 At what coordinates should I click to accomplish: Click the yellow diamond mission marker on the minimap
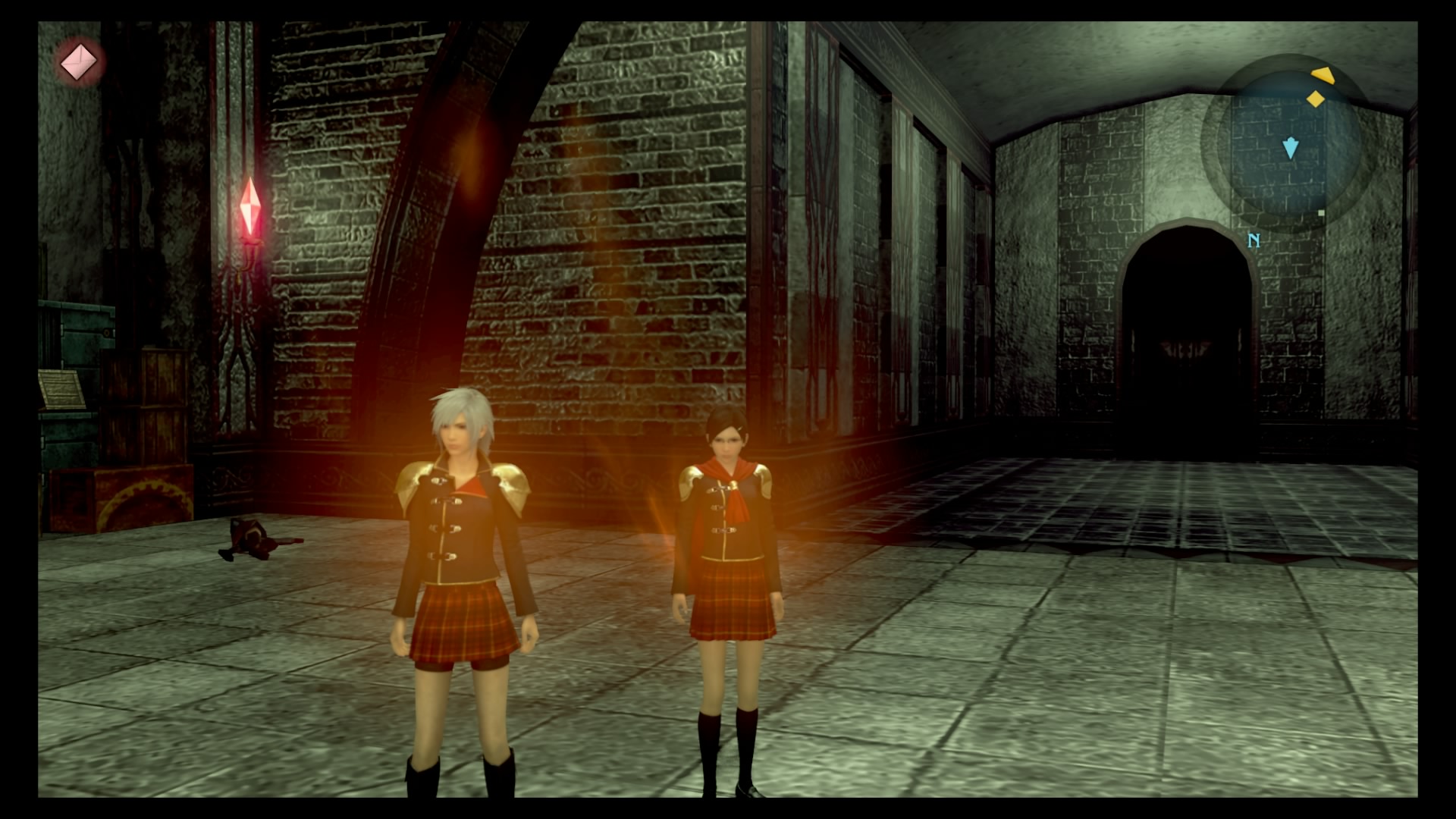[x=1314, y=99]
